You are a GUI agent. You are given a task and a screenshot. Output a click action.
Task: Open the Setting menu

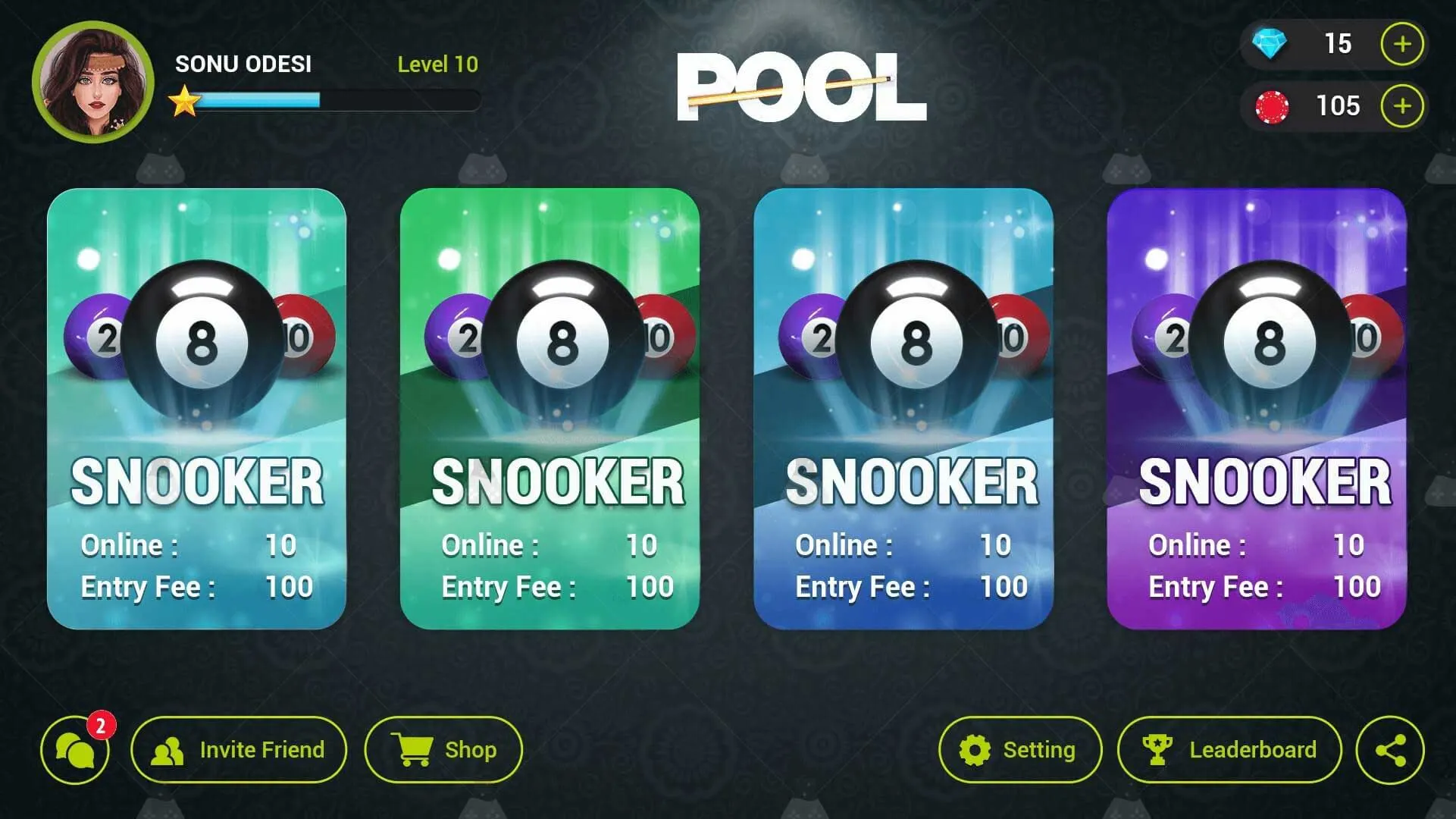(1019, 749)
